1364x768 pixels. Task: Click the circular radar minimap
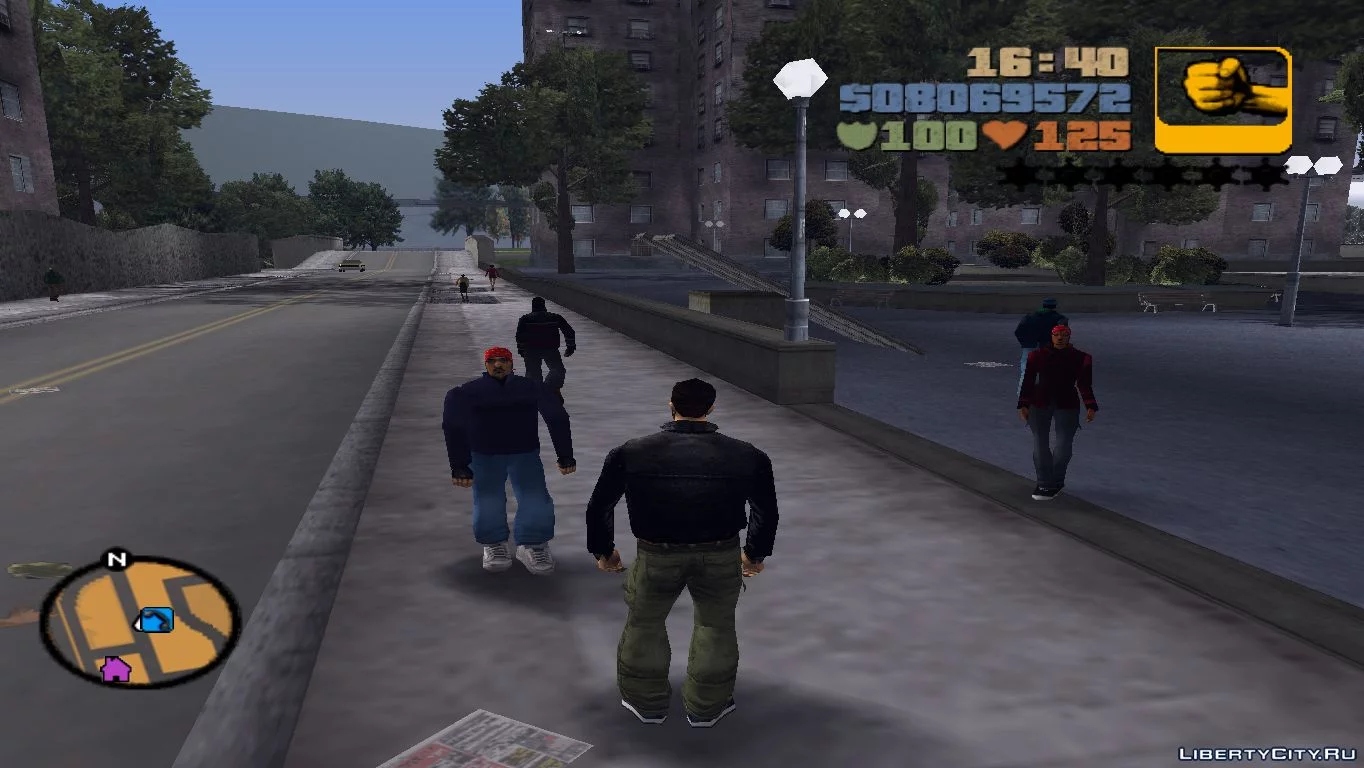(x=139, y=621)
